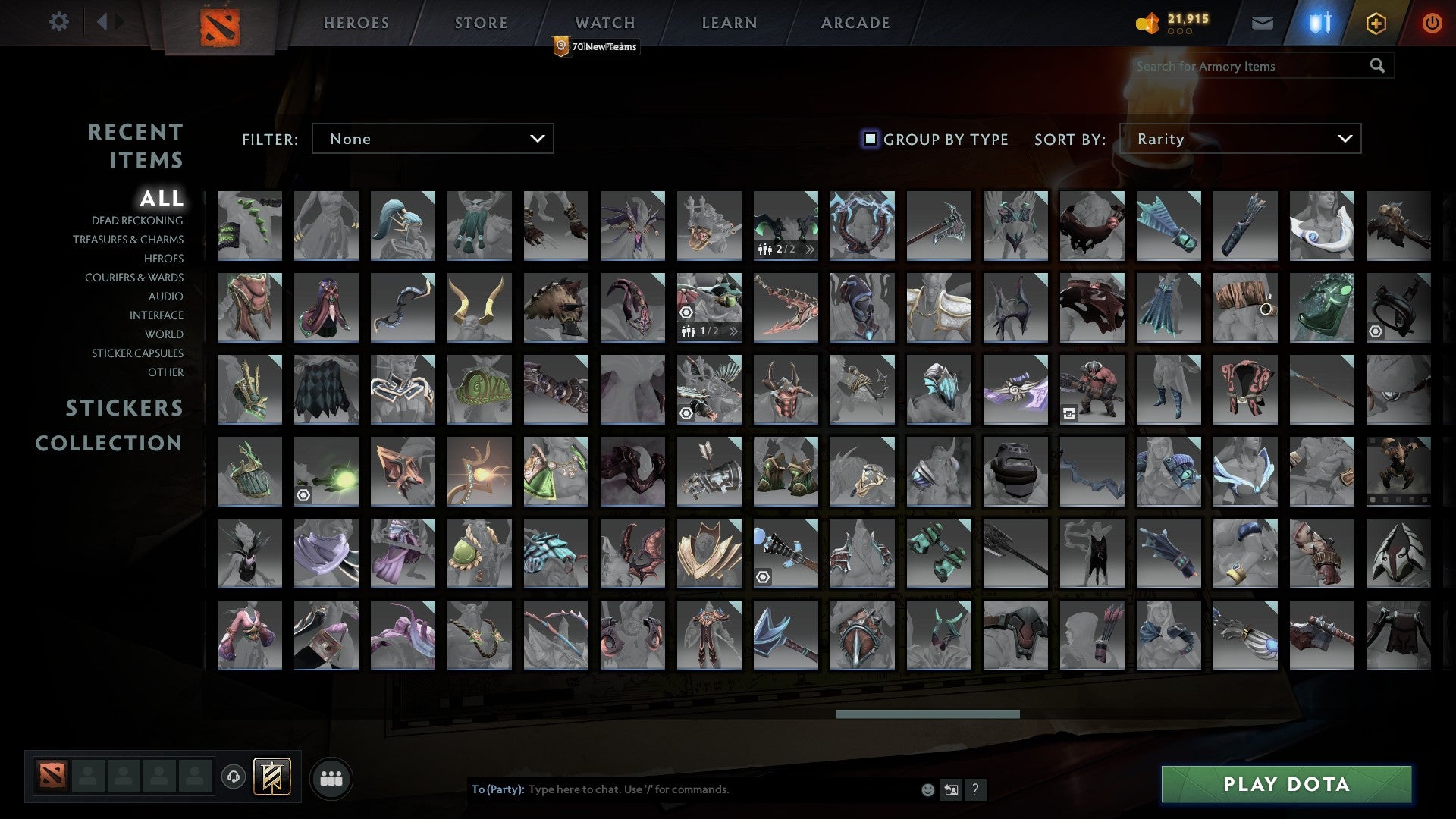This screenshot has width=1456, height=819.
Task: Open the mail notifications inbox
Action: point(1263,22)
